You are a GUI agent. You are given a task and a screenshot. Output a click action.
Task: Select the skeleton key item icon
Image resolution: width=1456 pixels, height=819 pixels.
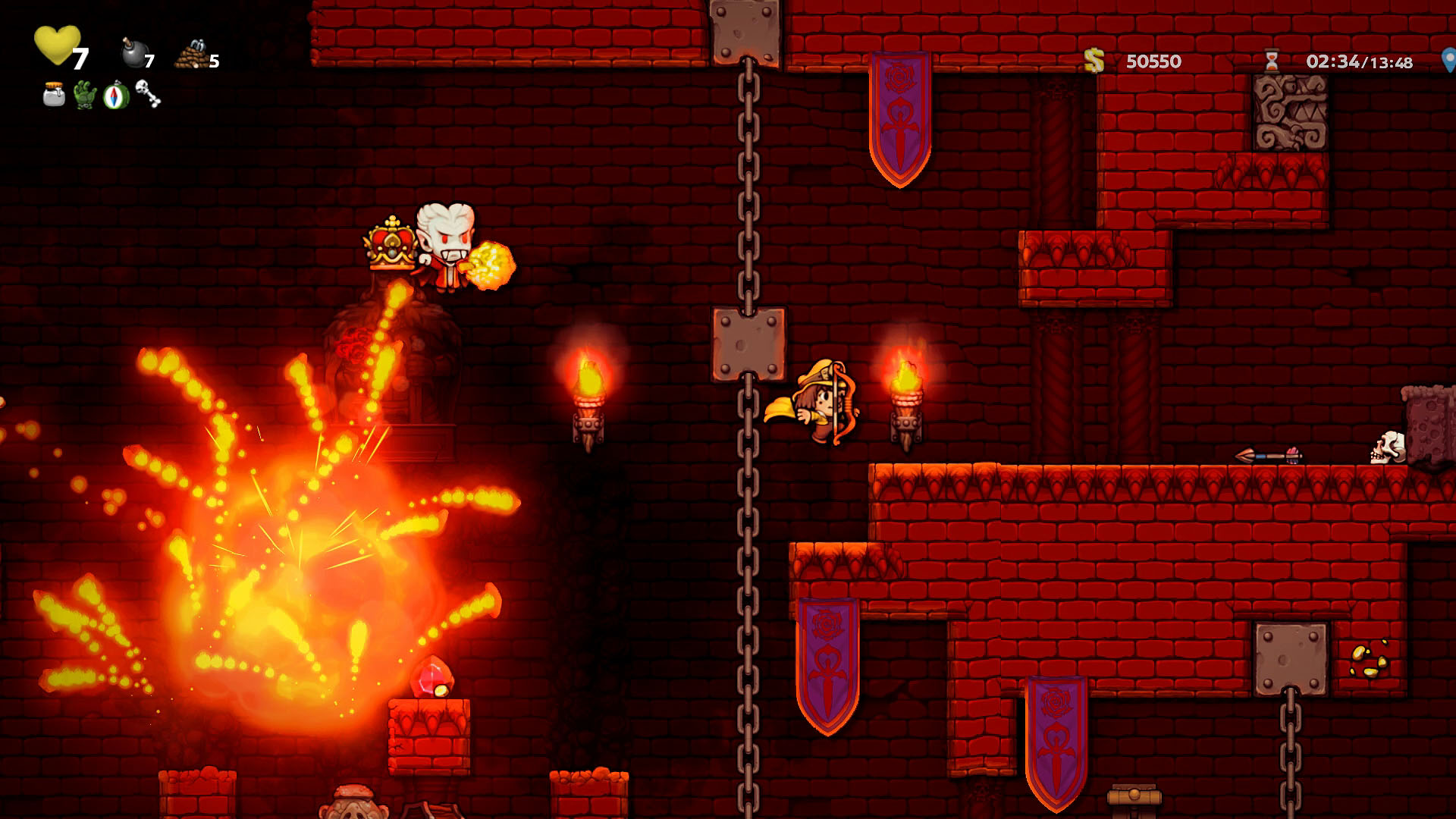(148, 94)
